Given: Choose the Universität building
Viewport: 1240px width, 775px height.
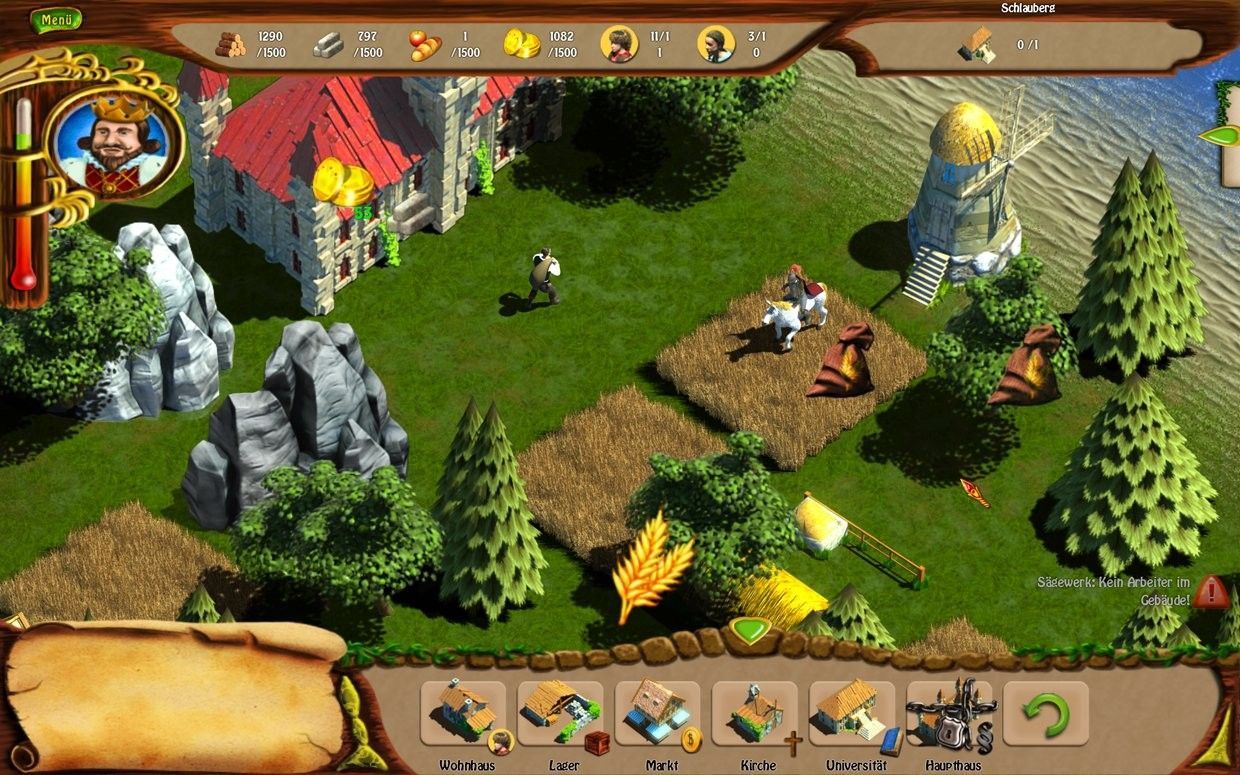Looking at the screenshot, I should click(852, 713).
